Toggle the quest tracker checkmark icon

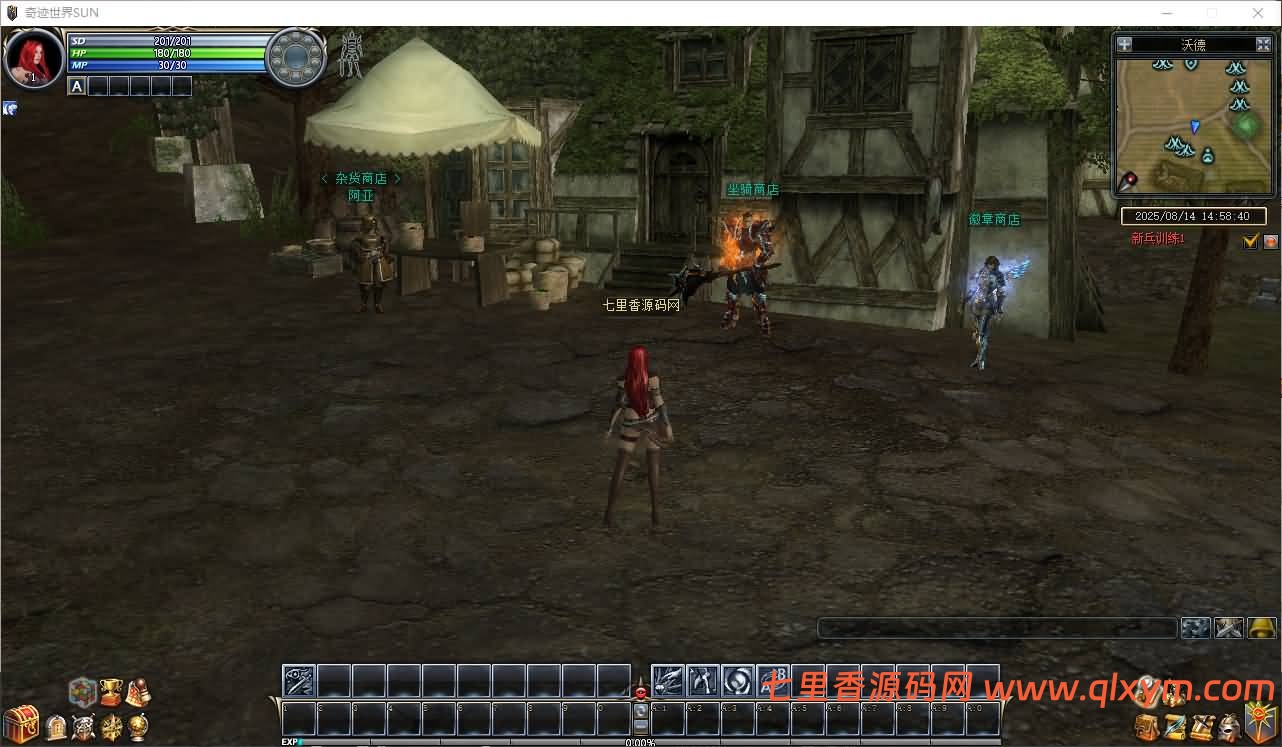(1250, 241)
